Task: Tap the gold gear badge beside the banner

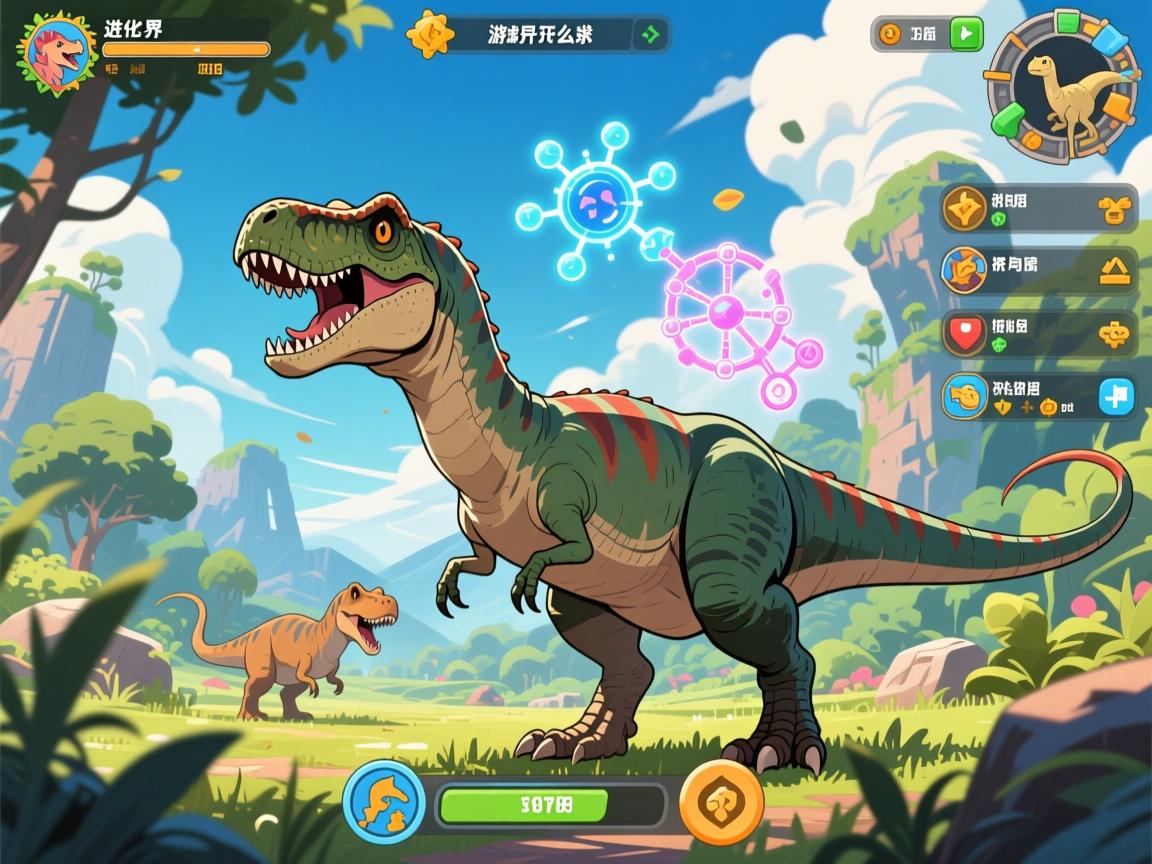Action: (431, 34)
